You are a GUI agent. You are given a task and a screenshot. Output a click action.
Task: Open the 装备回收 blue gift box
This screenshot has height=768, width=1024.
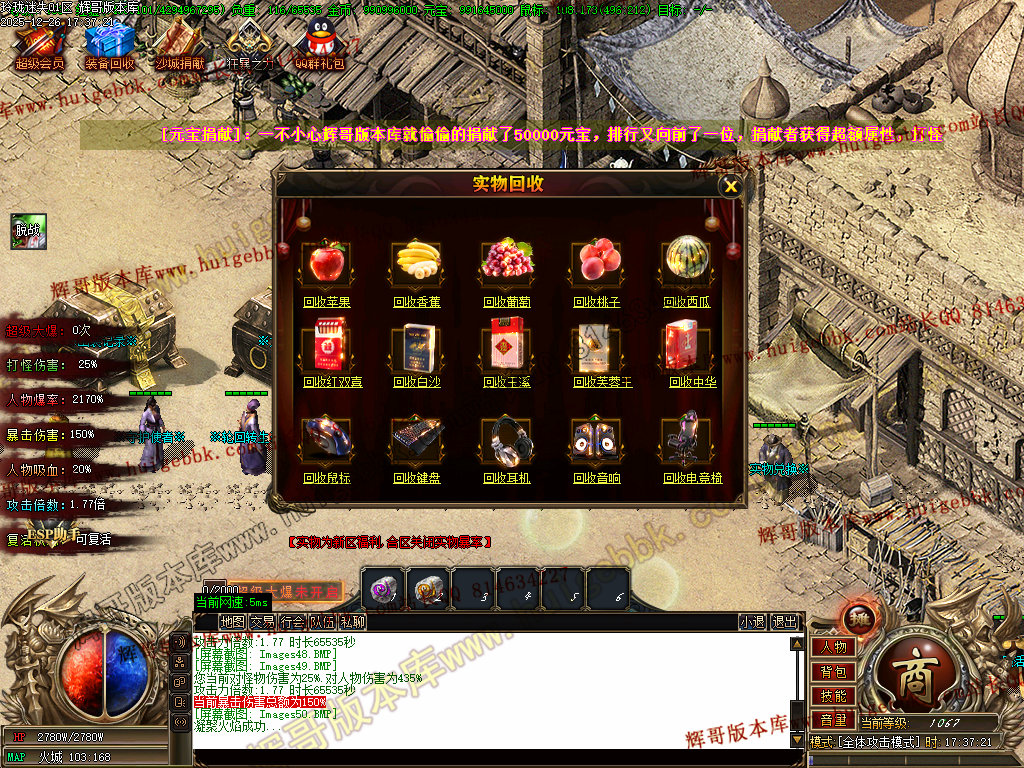[x=109, y=44]
